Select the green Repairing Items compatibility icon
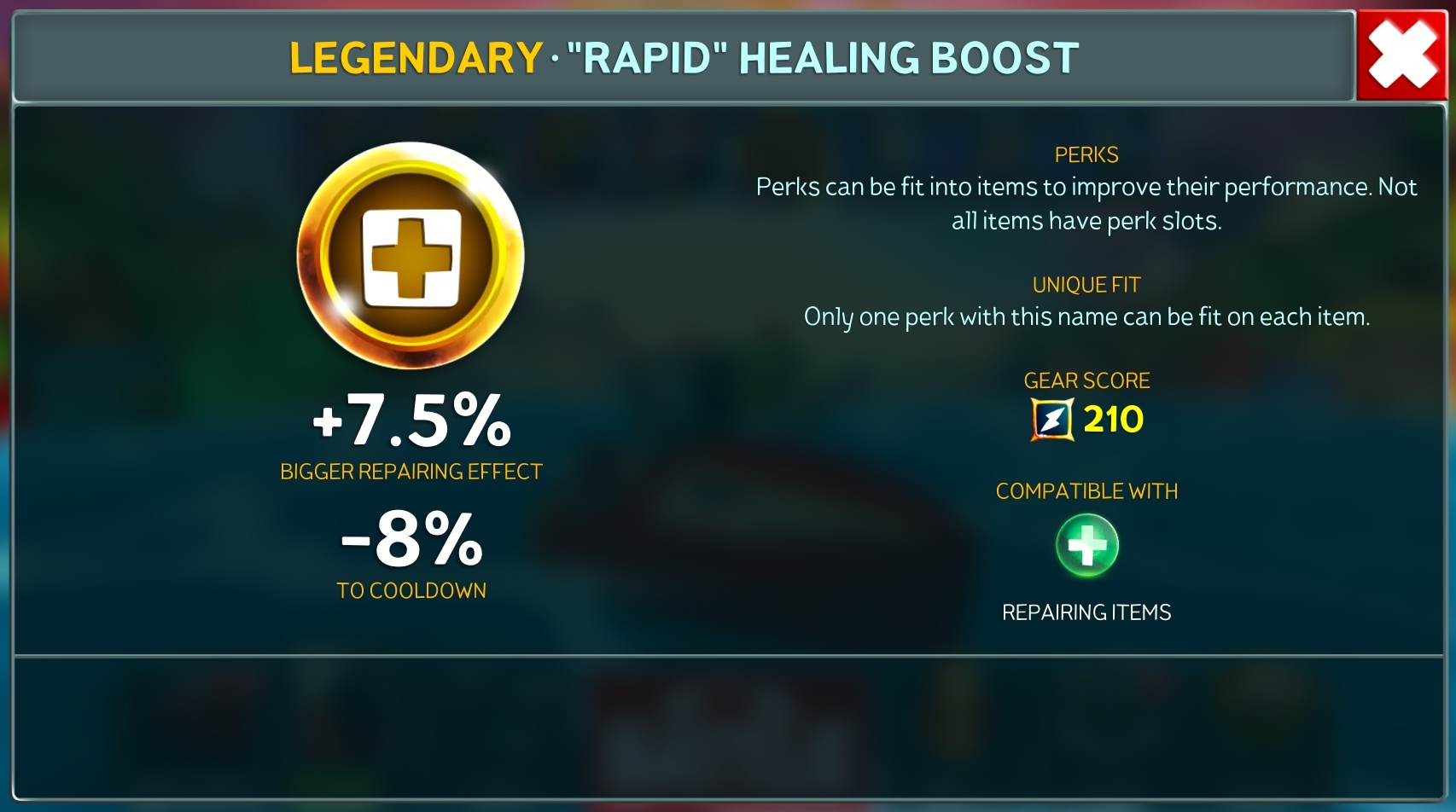This screenshot has width=1456, height=812. [x=1086, y=546]
